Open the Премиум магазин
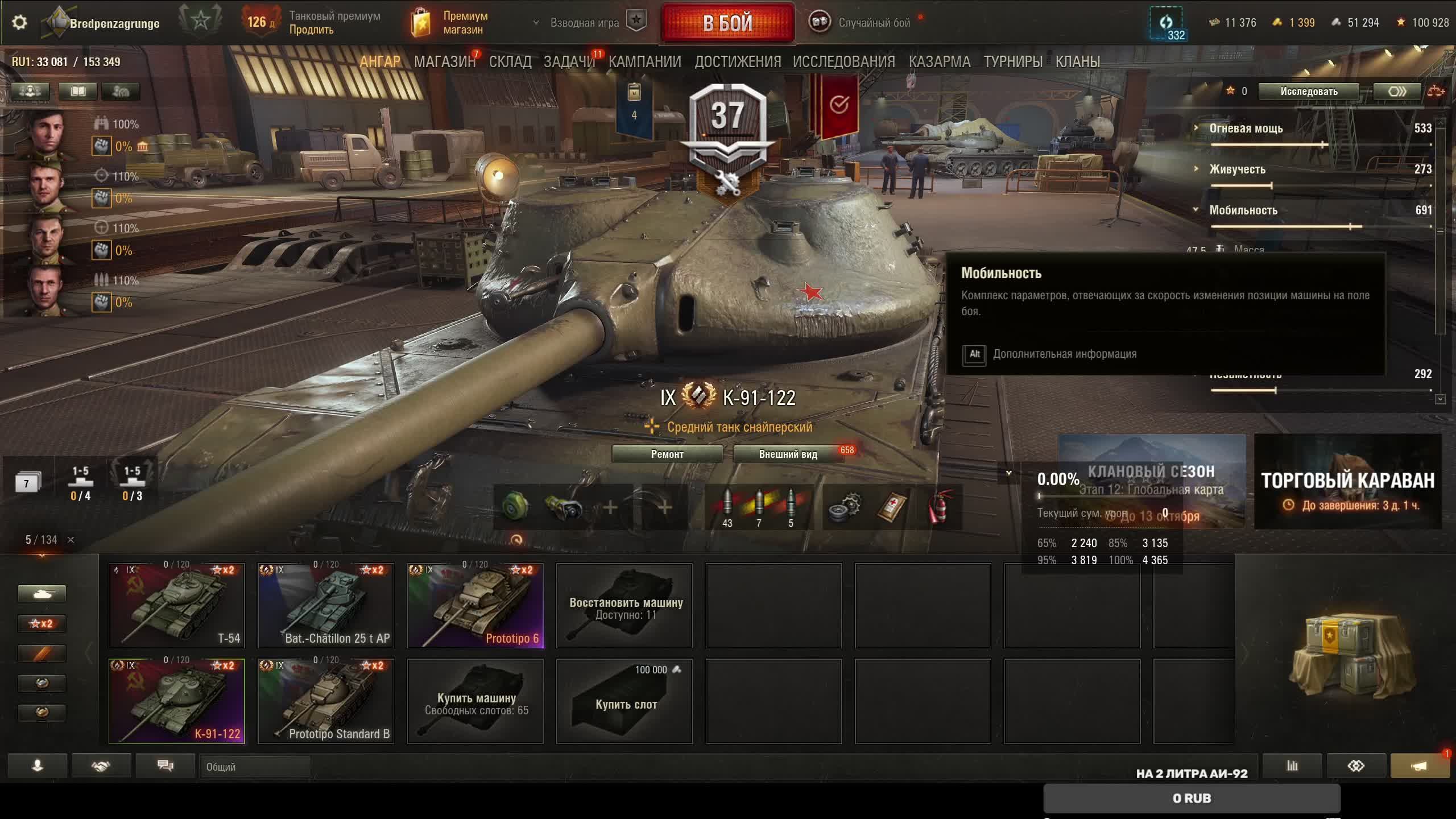The image size is (1456, 819). coord(449,23)
